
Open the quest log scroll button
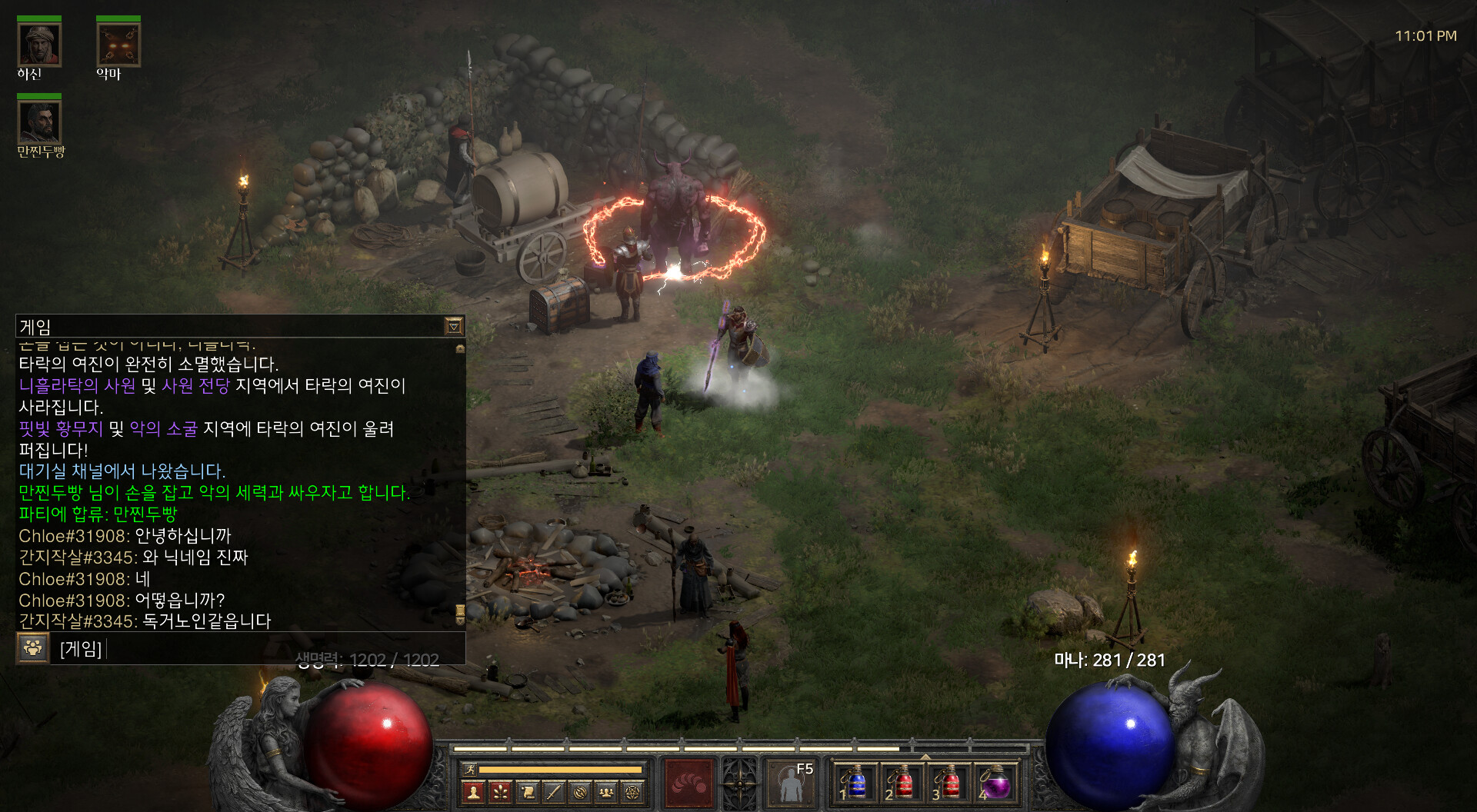(528, 791)
